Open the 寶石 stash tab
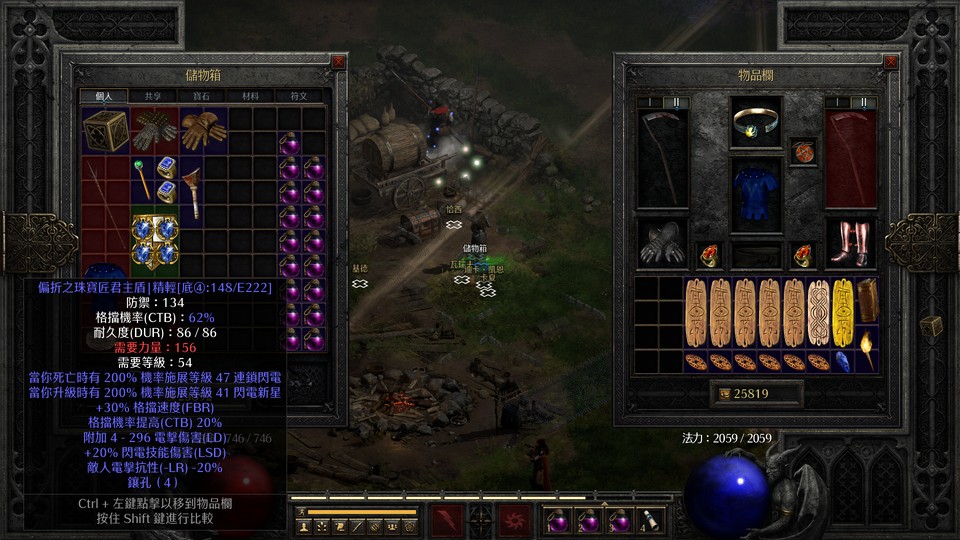Screen dimensions: 960x540 click(201, 96)
